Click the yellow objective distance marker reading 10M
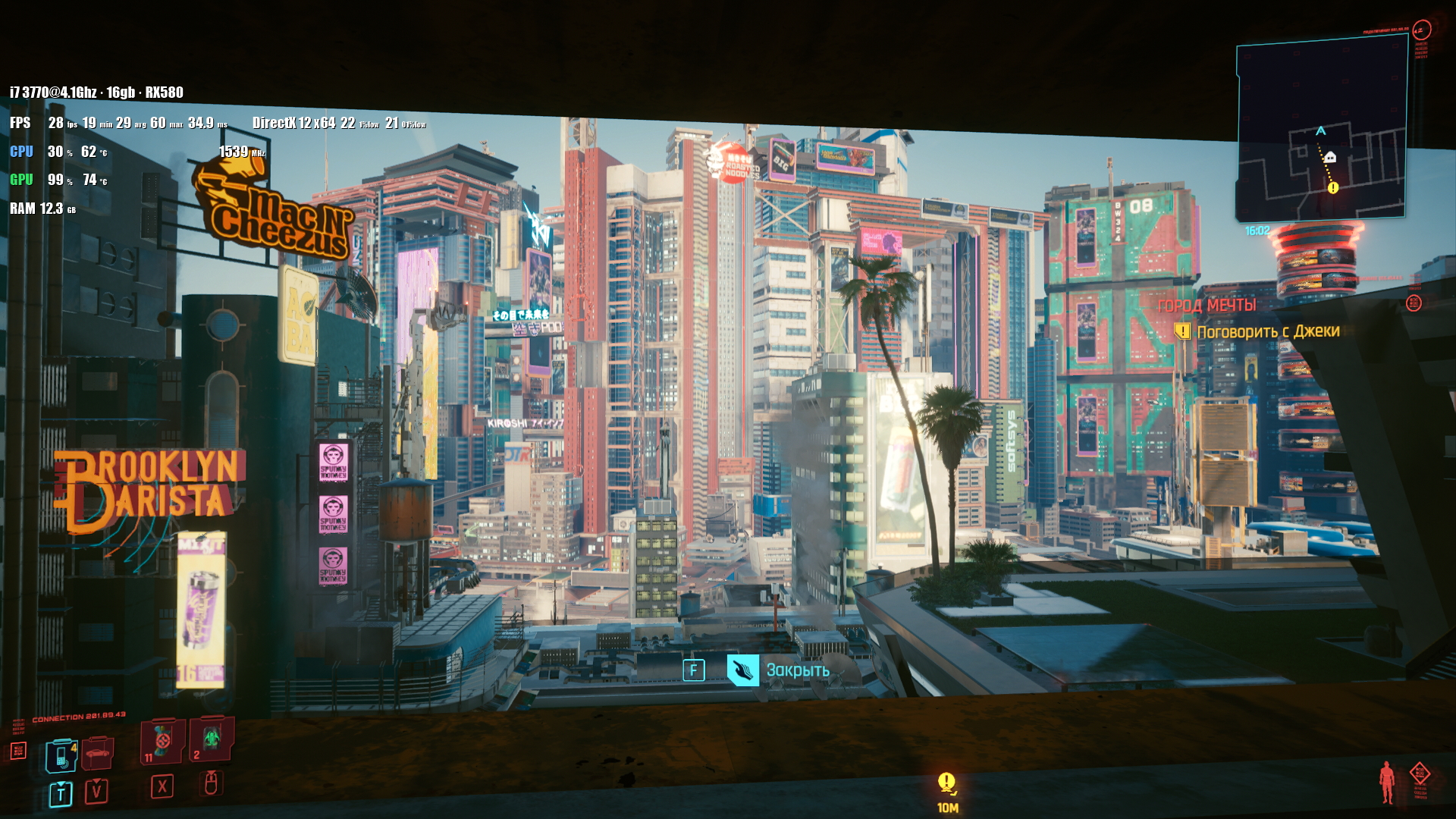1456x819 pixels. coord(947,790)
